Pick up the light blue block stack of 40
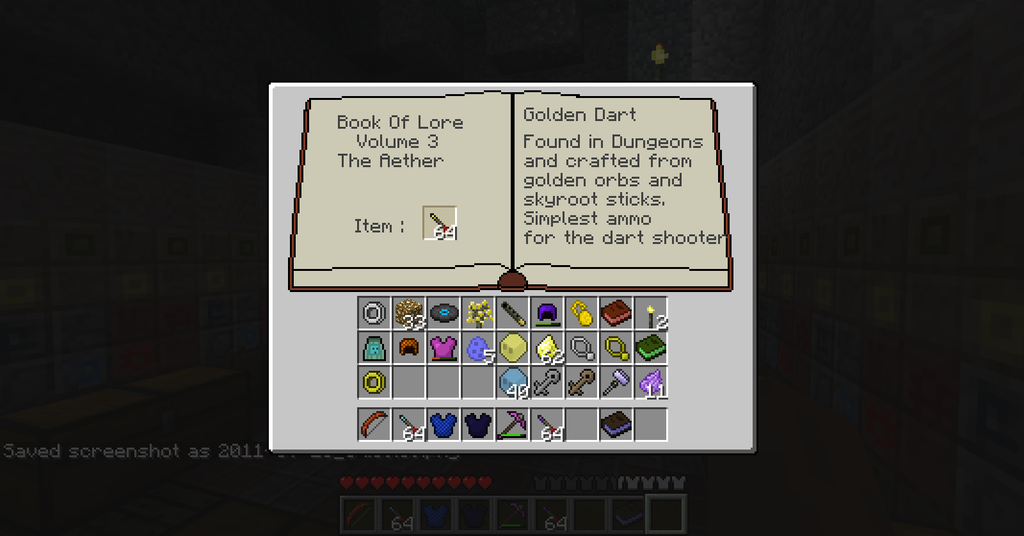 click(x=512, y=382)
